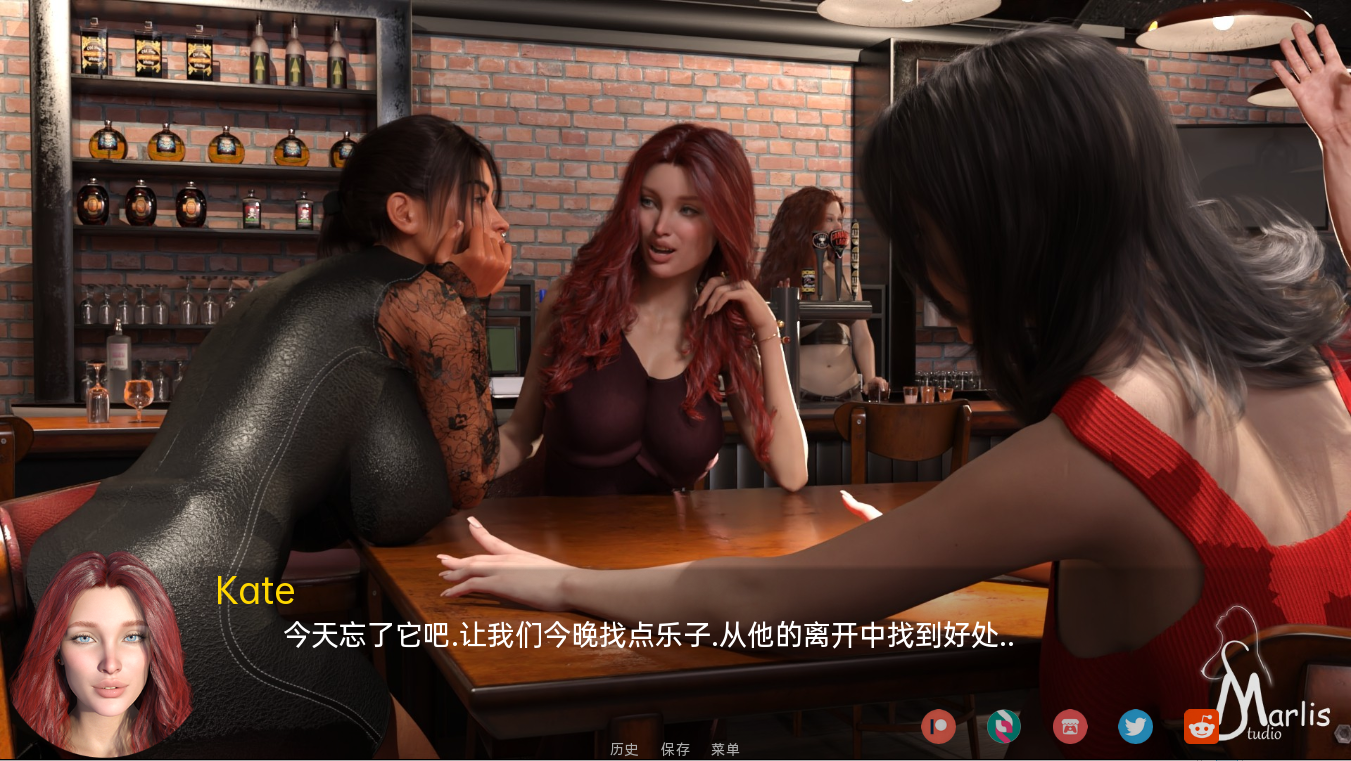This screenshot has height=761, width=1351.
Task: Click the SubscribeStar circle icon
Action: tap(1003, 727)
